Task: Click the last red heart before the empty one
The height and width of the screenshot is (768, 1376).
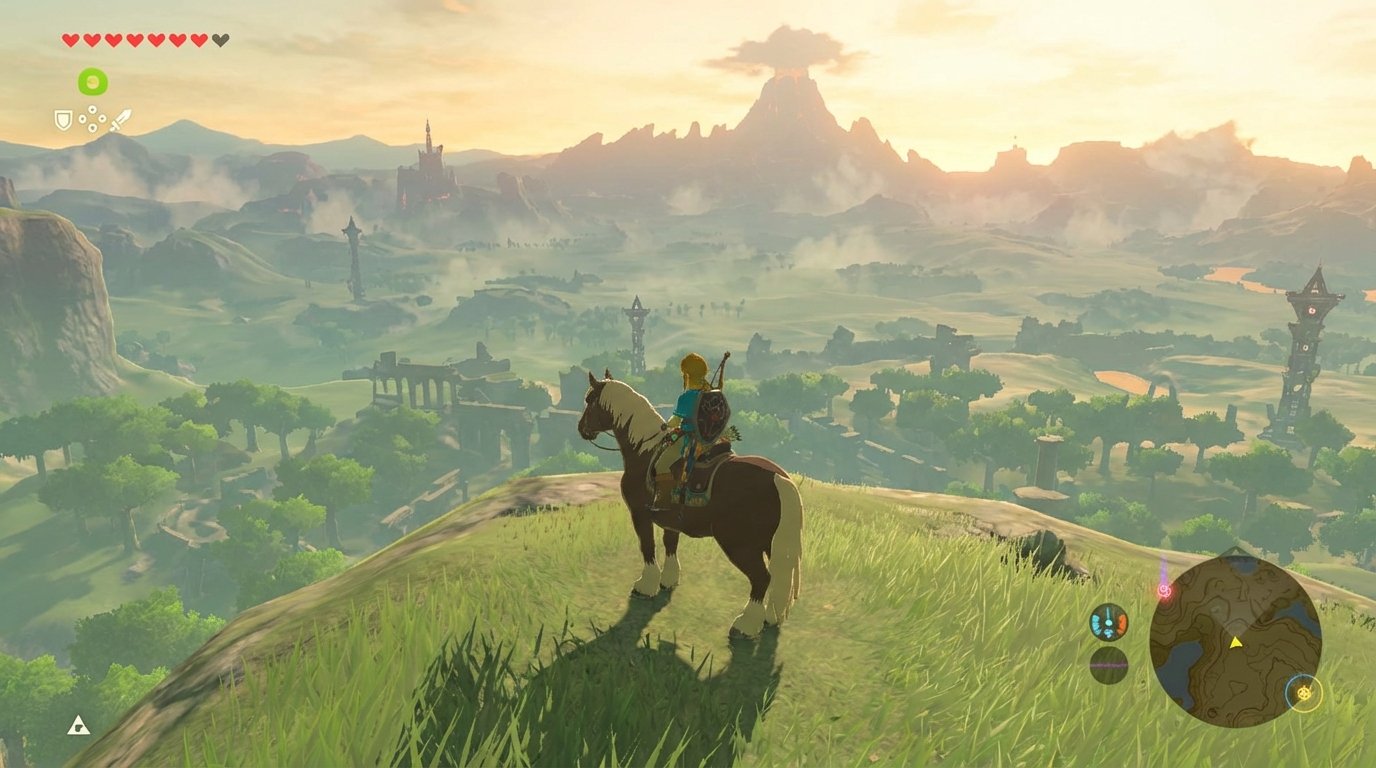Action: pyautogui.click(x=198, y=40)
